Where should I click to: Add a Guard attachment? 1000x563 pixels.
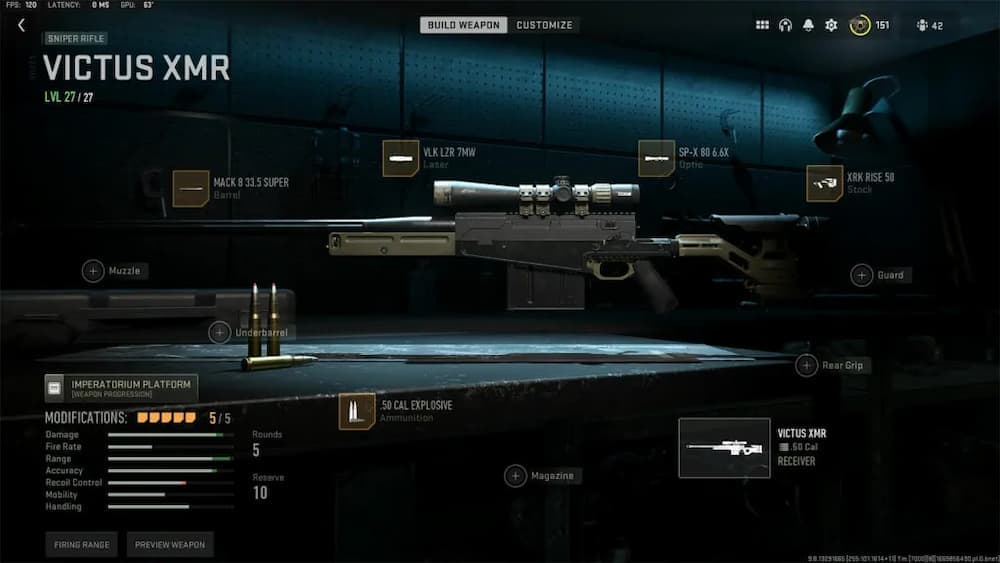pos(862,275)
